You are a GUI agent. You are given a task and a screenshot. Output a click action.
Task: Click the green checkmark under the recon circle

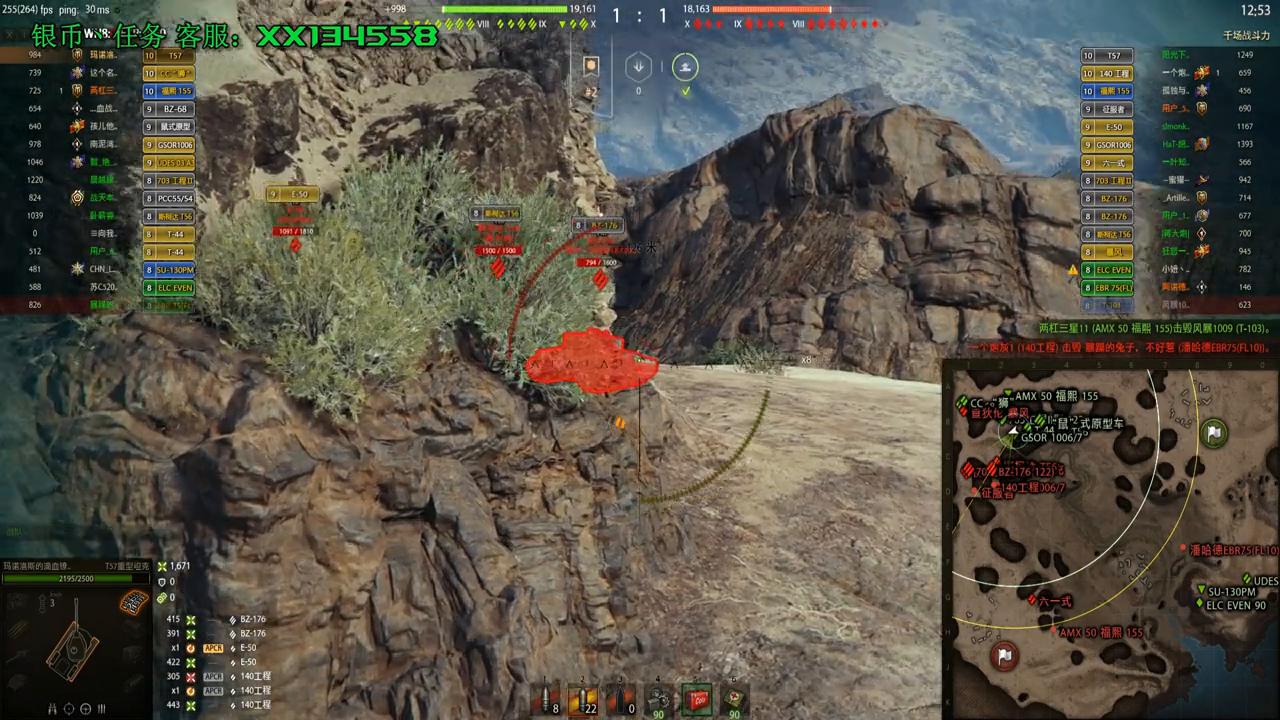685,90
